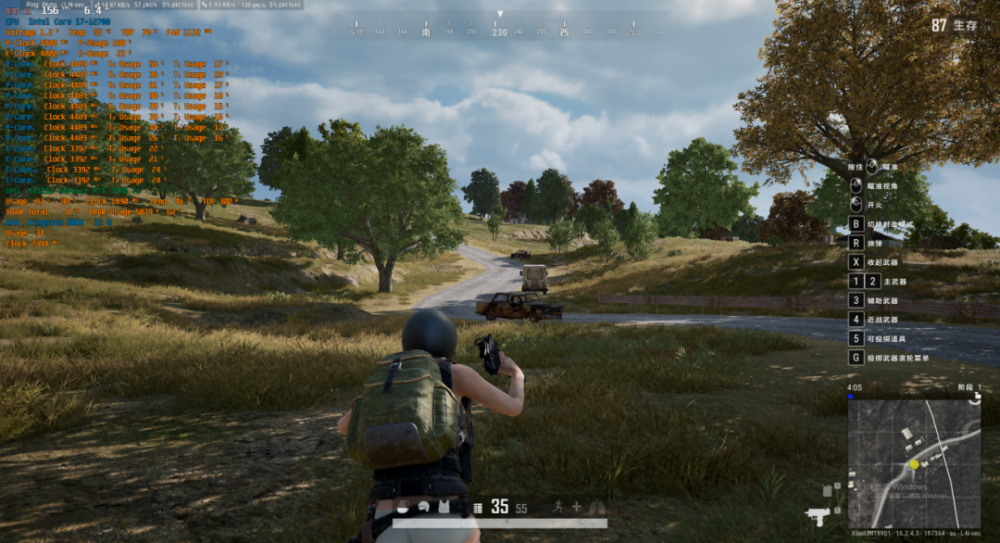Select the submachine gun weapon icon
1000x543 pixels.
tap(817, 515)
